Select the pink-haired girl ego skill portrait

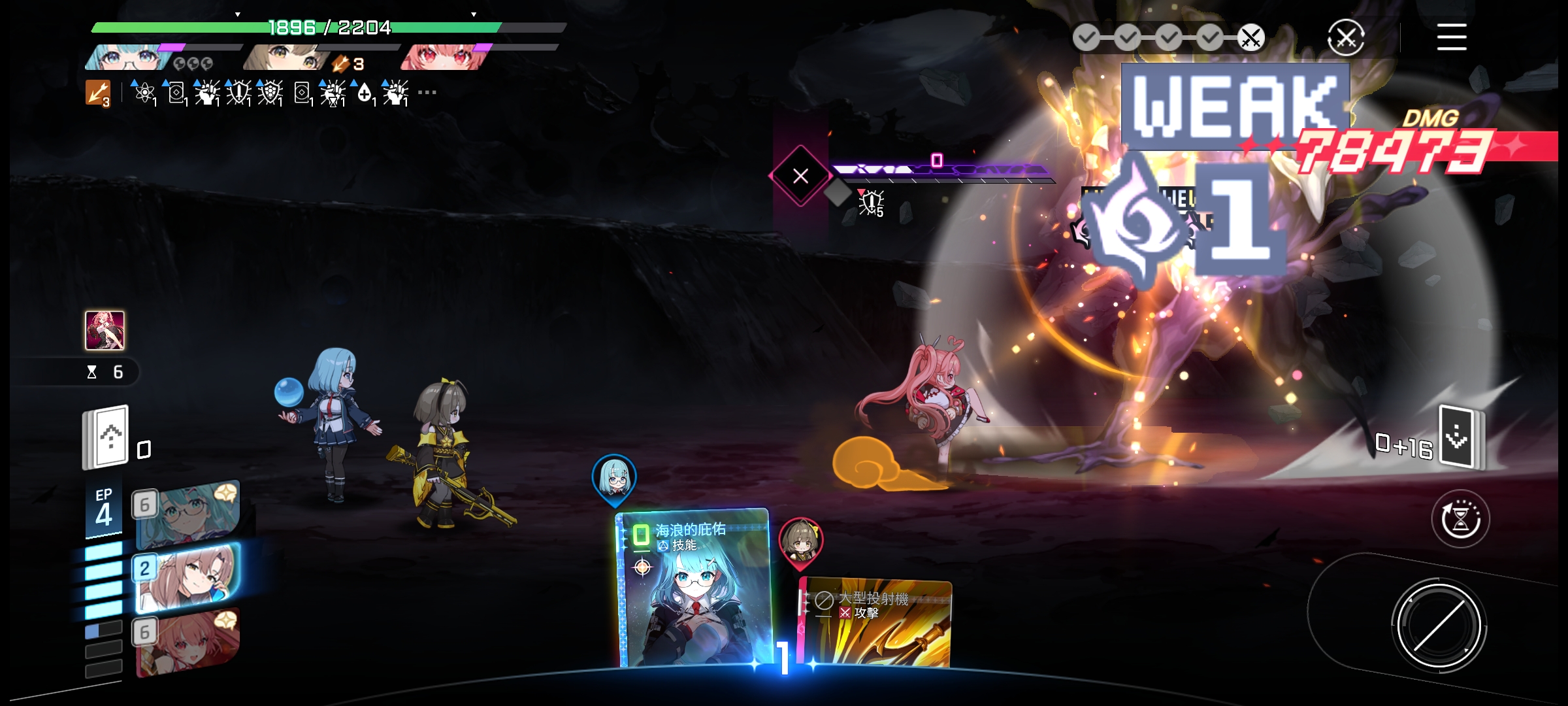[x=188, y=642]
